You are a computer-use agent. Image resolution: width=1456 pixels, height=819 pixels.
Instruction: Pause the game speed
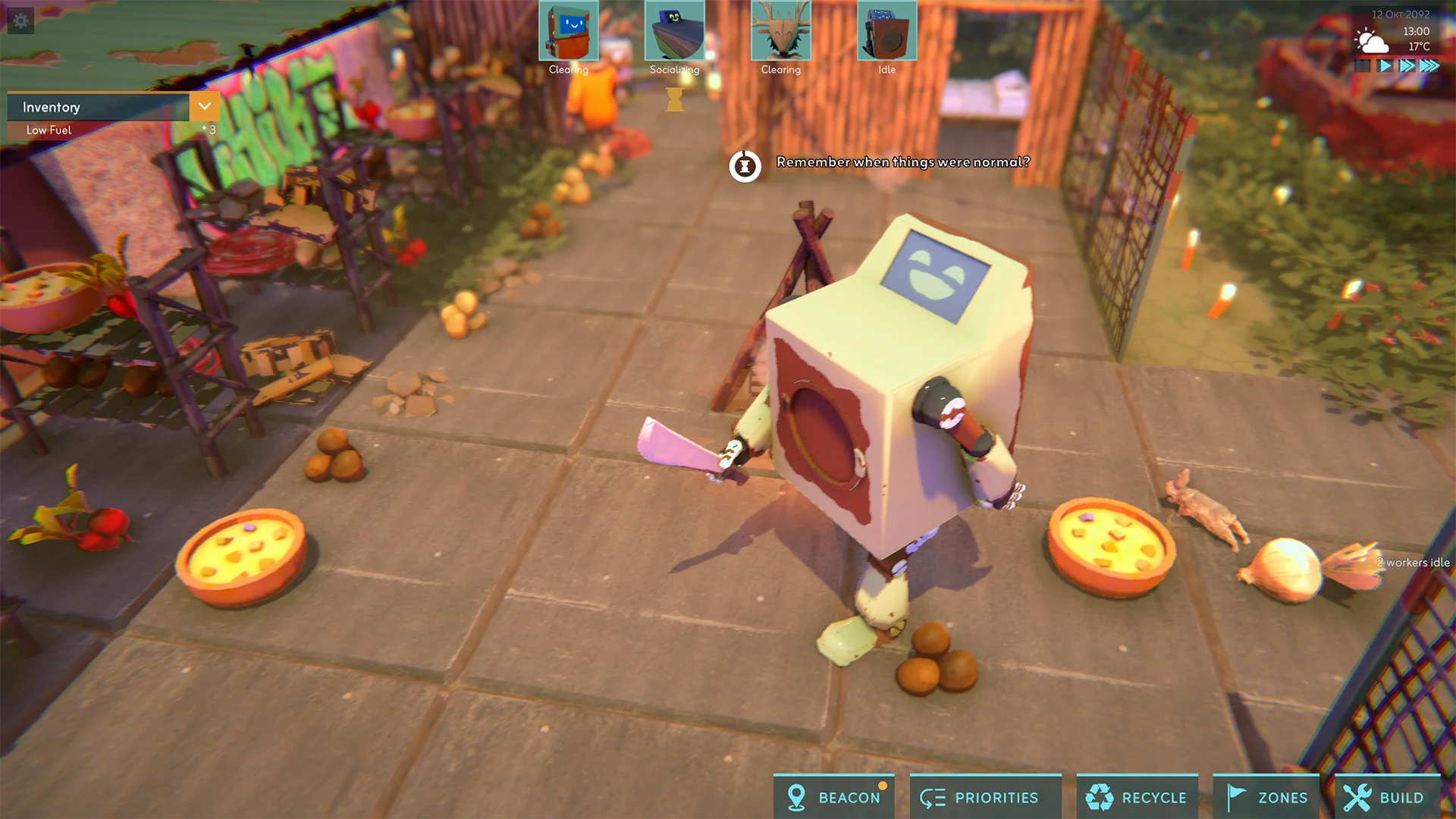pyautogui.click(x=1363, y=66)
